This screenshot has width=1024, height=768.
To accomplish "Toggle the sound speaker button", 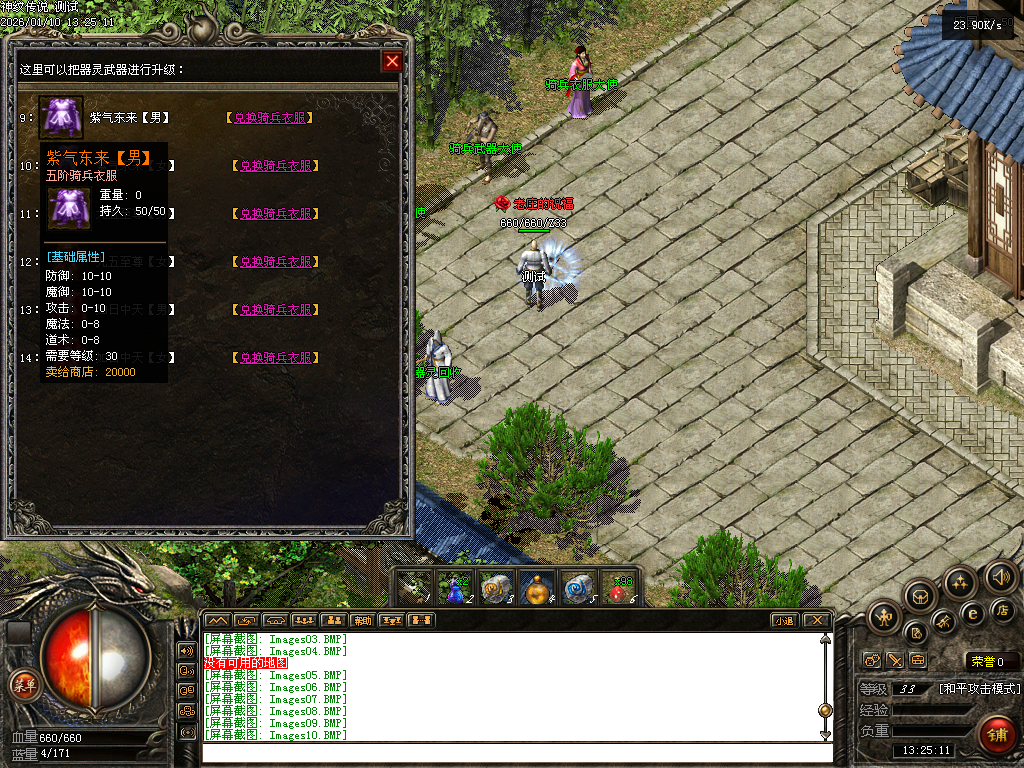I will click(x=999, y=577).
